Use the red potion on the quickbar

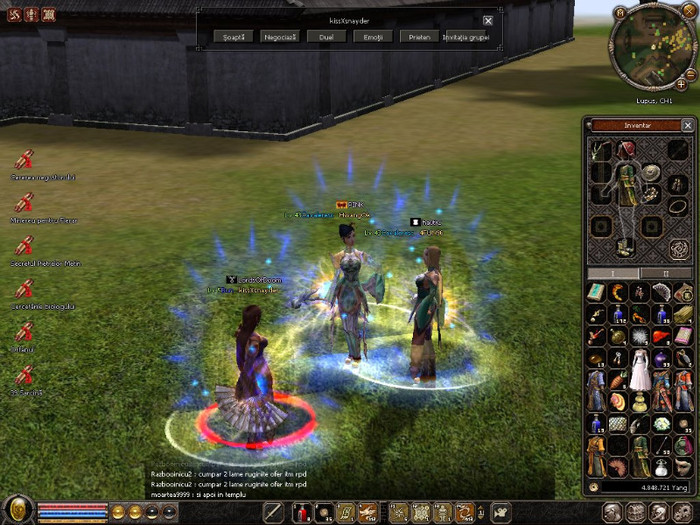[300, 513]
